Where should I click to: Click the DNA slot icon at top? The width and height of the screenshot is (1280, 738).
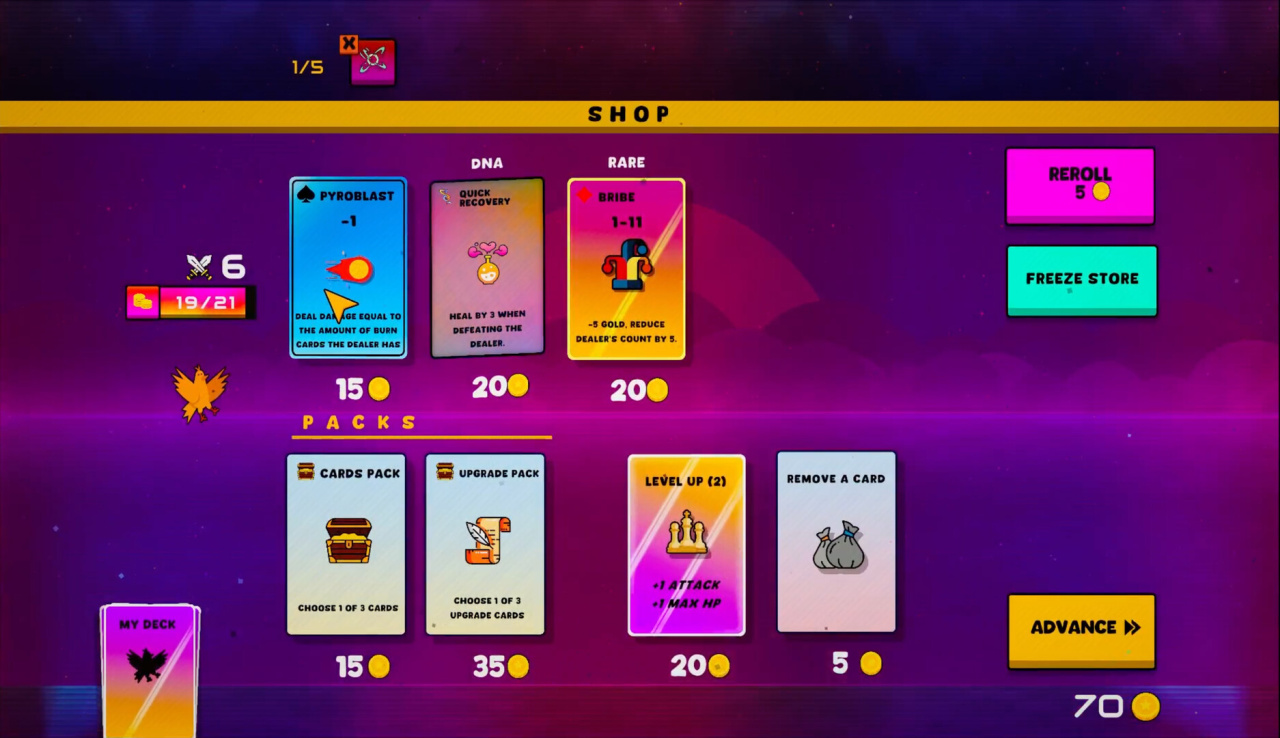click(372, 61)
